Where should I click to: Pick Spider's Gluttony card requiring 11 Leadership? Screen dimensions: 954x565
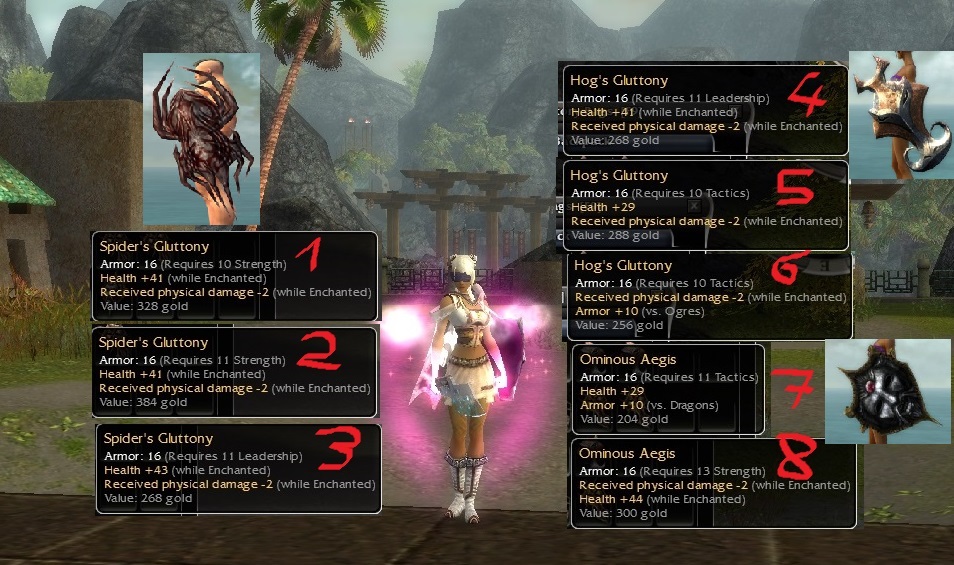click(x=238, y=468)
